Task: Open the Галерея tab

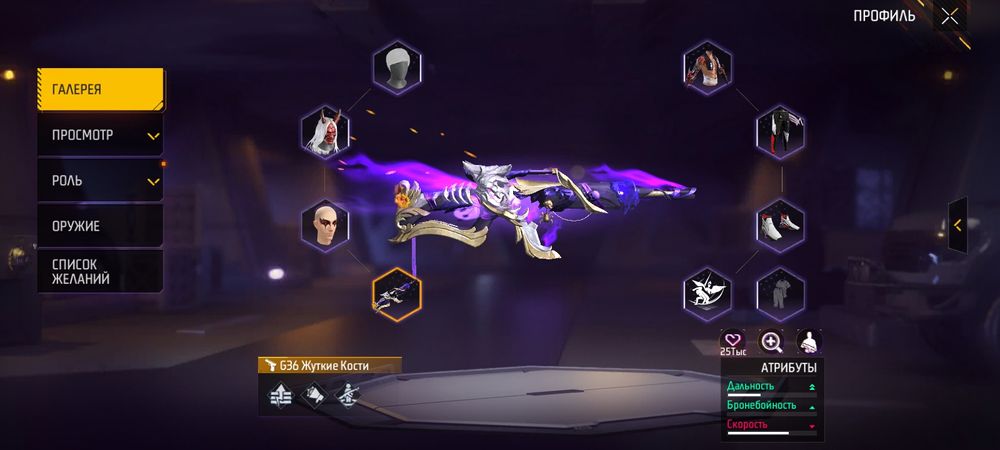Action: 100,90
